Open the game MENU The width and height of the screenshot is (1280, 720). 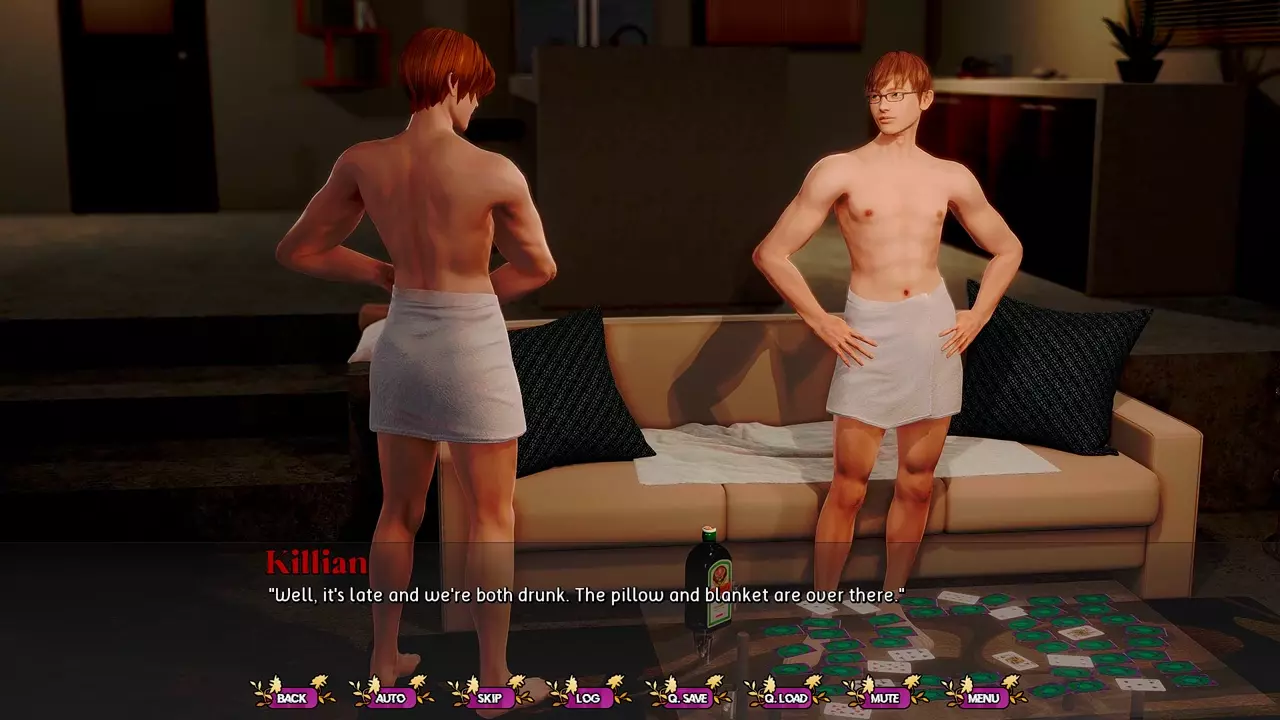click(983, 698)
